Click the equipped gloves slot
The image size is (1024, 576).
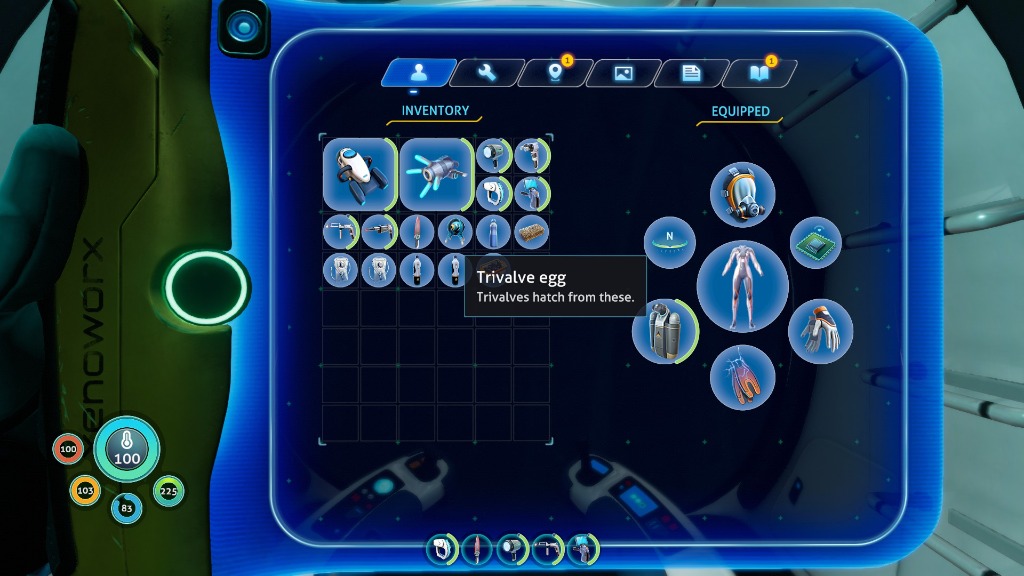coord(820,331)
